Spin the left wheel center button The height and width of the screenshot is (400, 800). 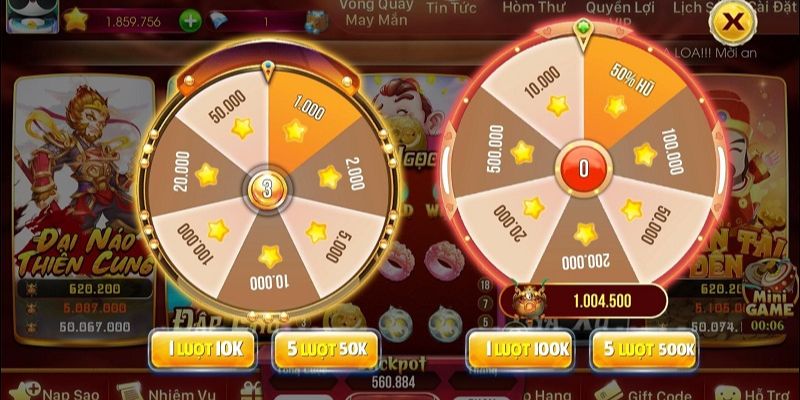(266, 186)
